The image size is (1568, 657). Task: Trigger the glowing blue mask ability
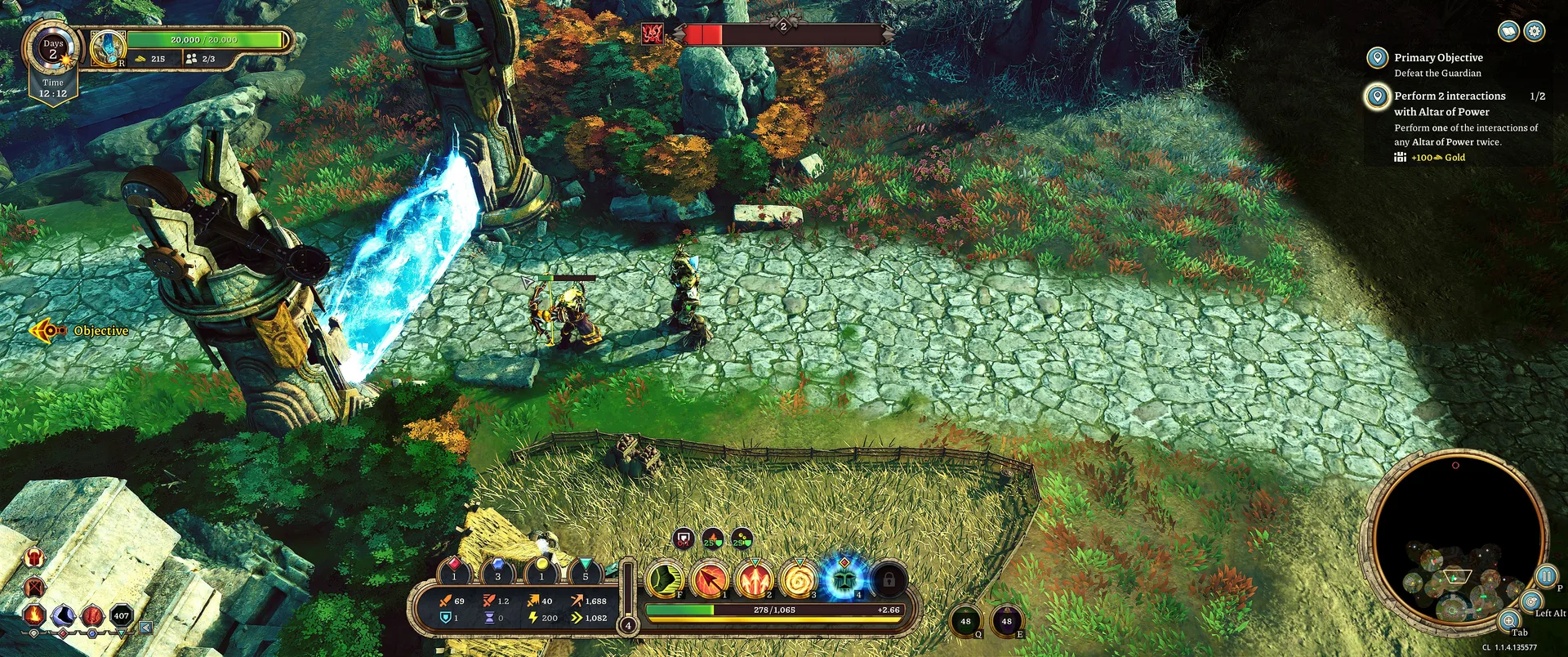click(x=843, y=578)
